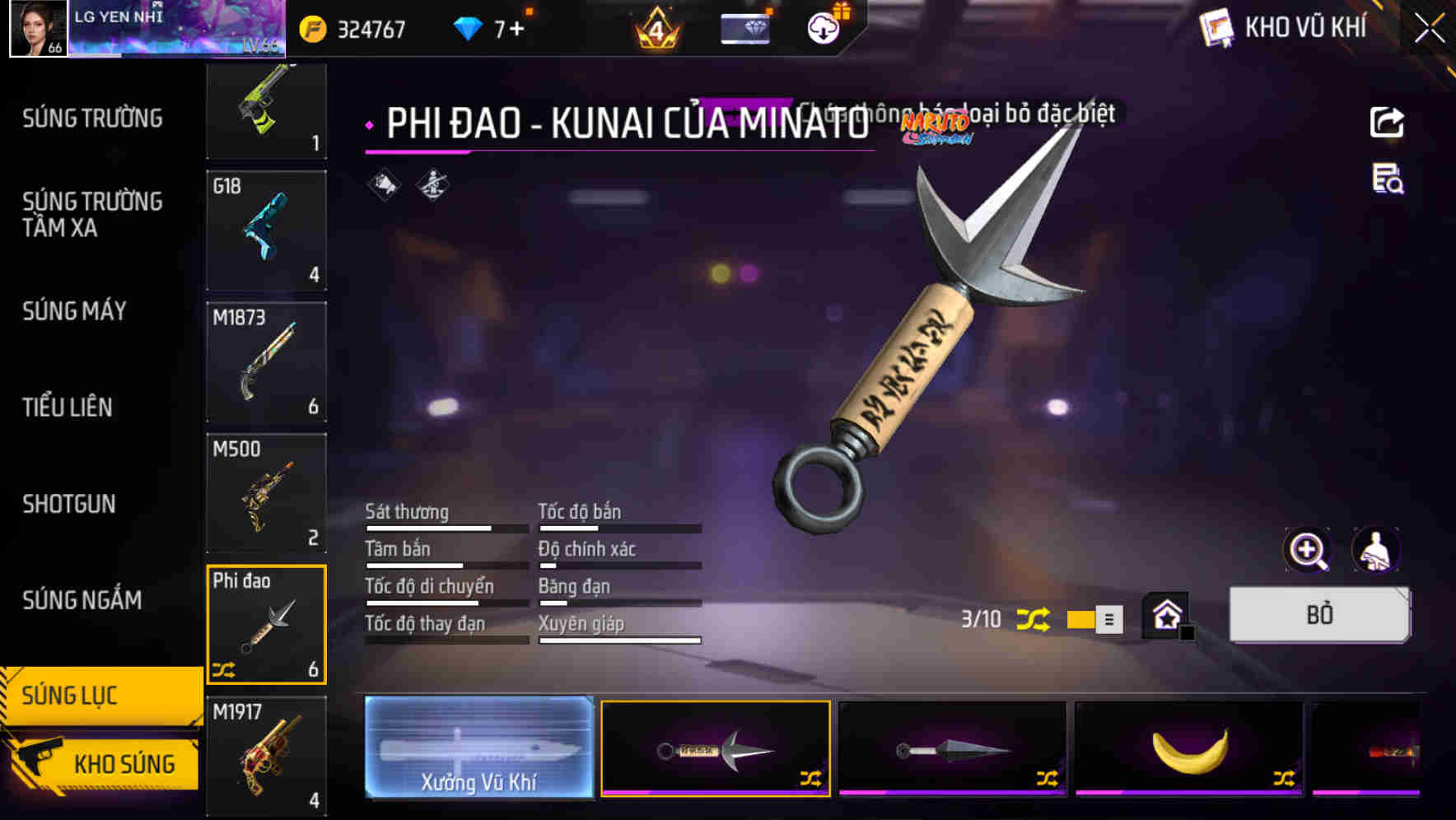This screenshot has width=1456, height=820.
Task: Open the SHOTGUN weapon category
Action: click(x=70, y=504)
